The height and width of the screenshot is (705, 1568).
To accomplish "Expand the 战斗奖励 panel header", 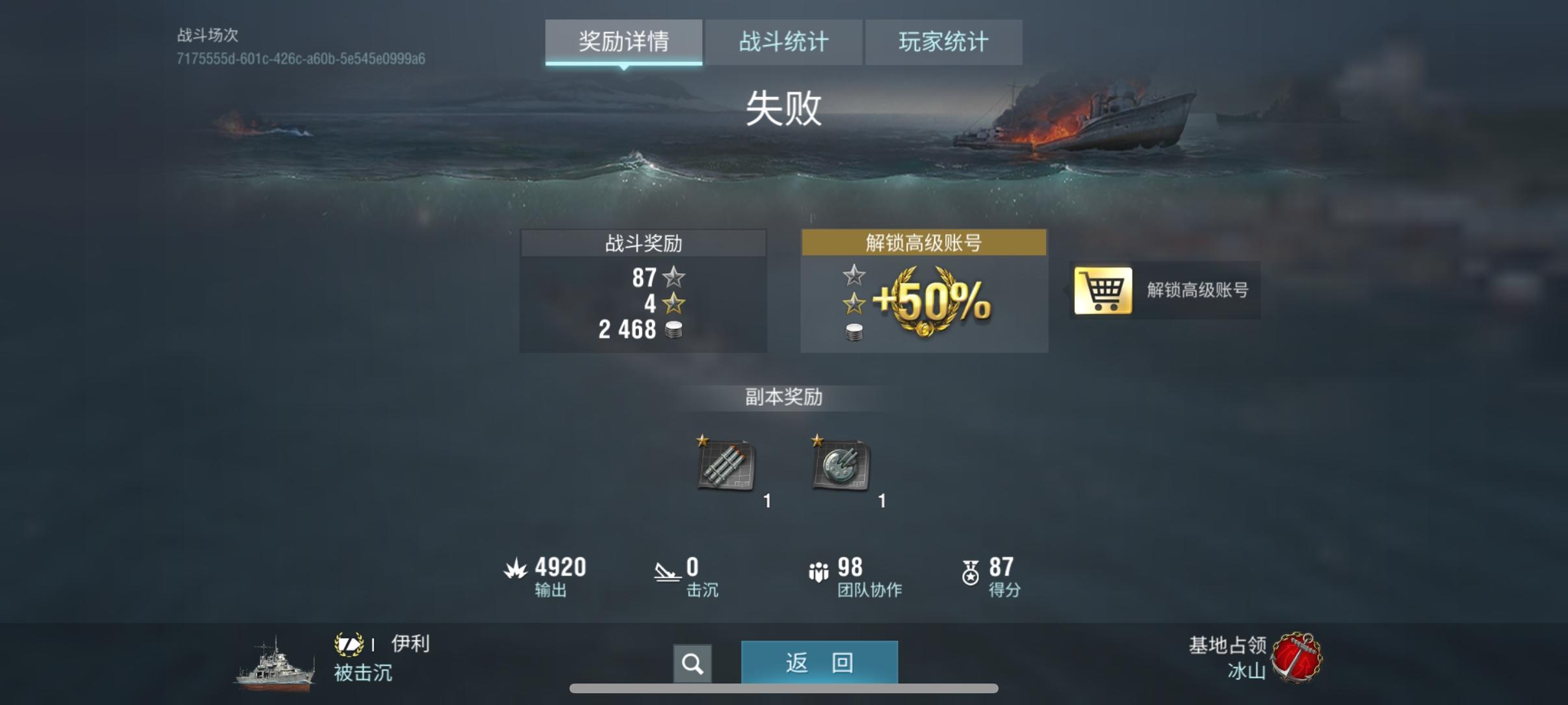I will tap(643, 242).
